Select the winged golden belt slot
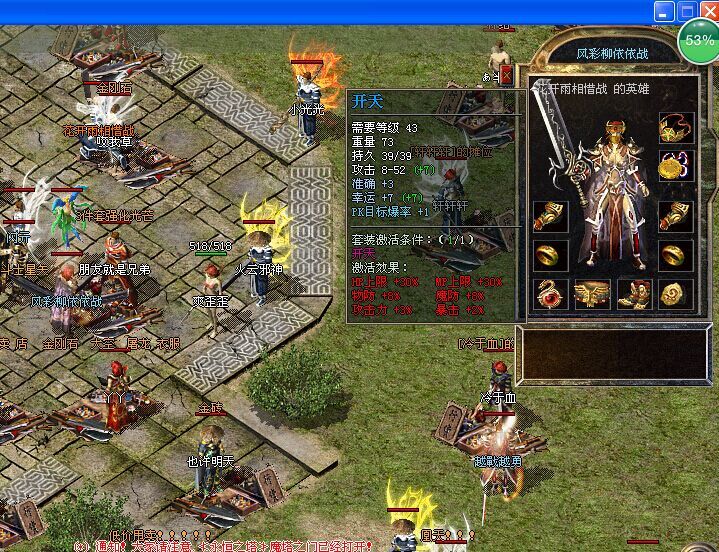Viewport: 719px width, 552px height. click(x=592, y=294)
